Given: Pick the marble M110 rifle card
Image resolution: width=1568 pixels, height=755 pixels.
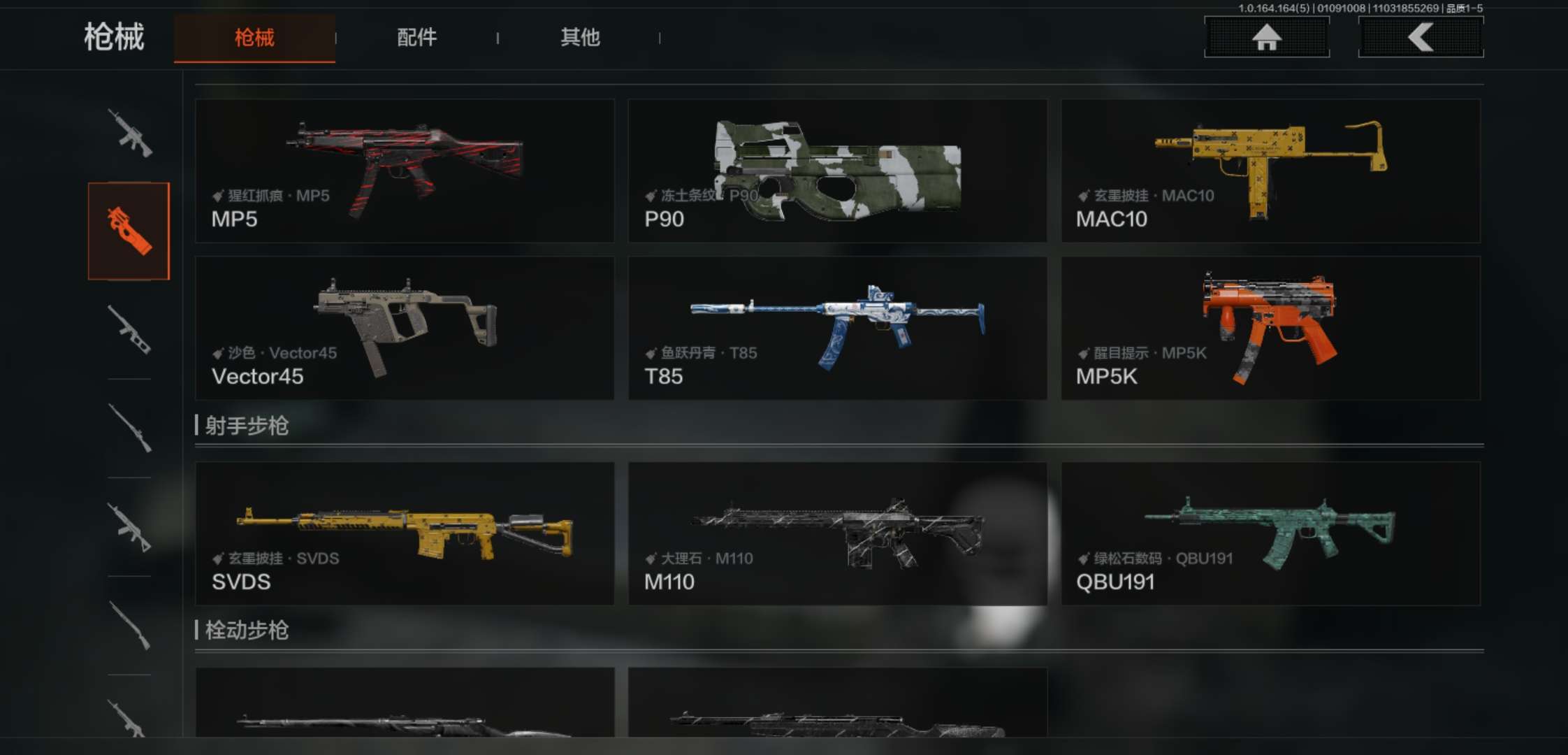Looking at the screenshot, I should click(837, 533).
